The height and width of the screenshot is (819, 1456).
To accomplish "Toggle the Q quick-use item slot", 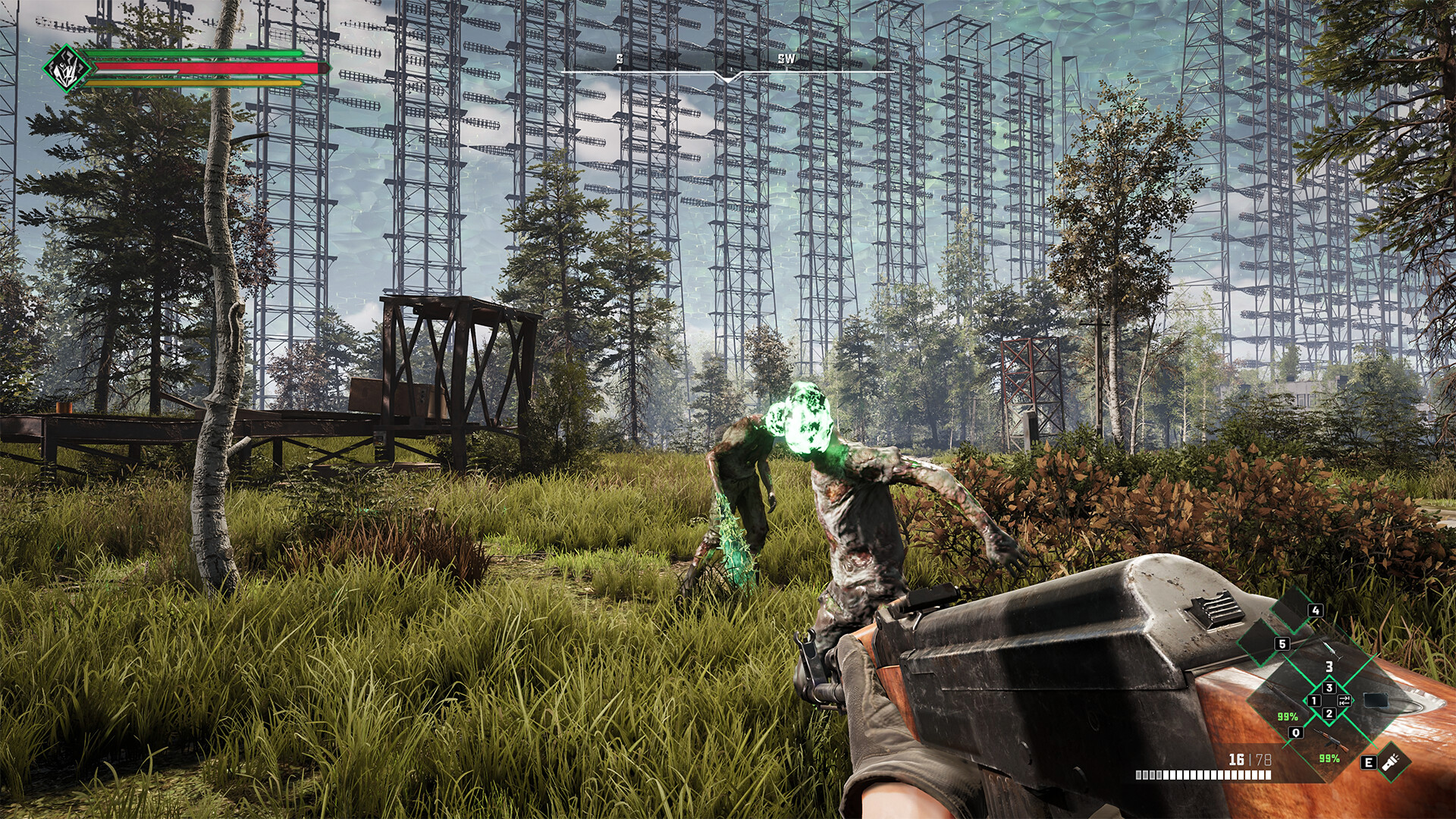I will [1296, 733].
